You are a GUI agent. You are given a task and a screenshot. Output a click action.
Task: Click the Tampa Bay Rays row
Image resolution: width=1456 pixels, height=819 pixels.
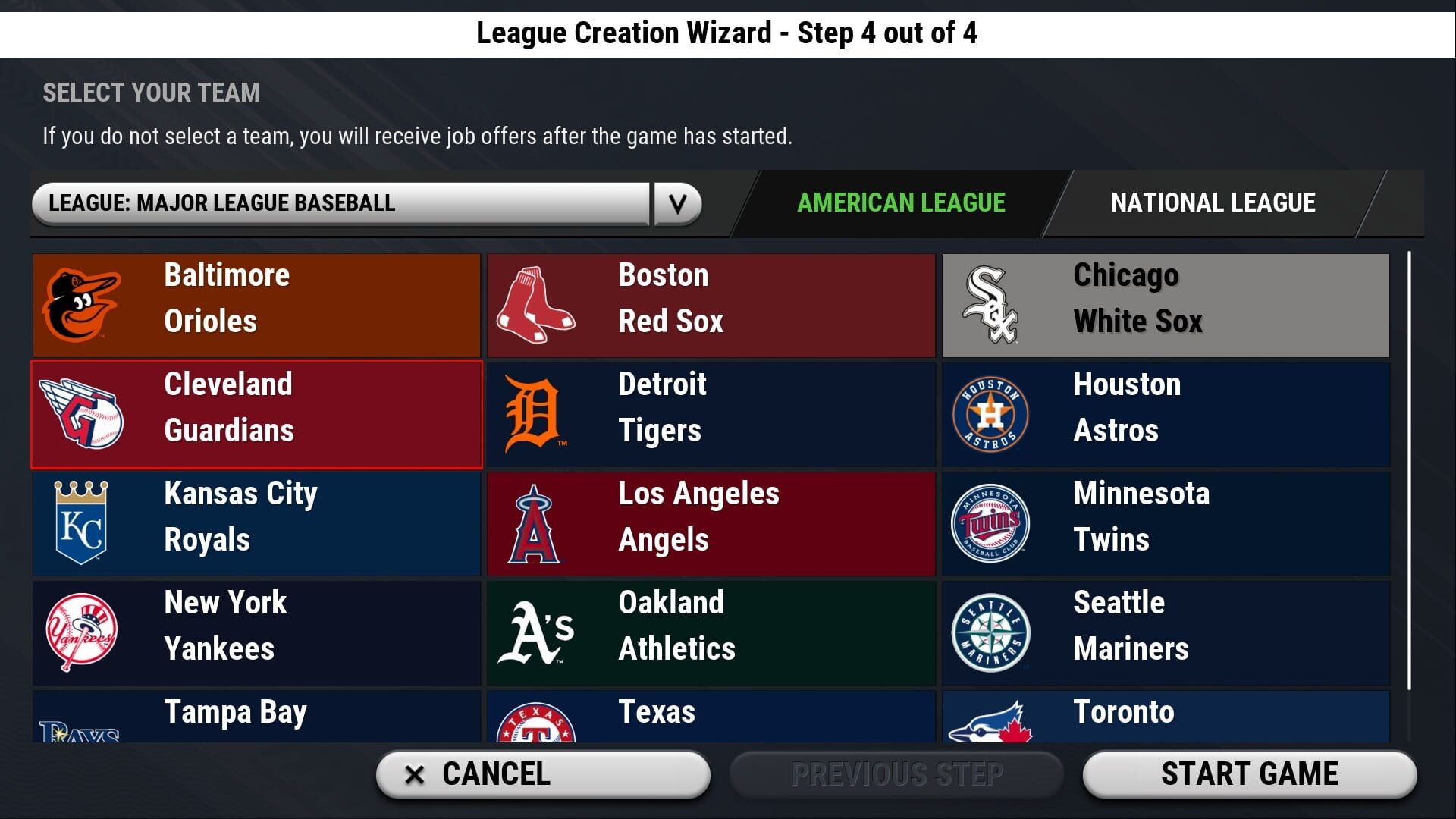coord(256,717)
